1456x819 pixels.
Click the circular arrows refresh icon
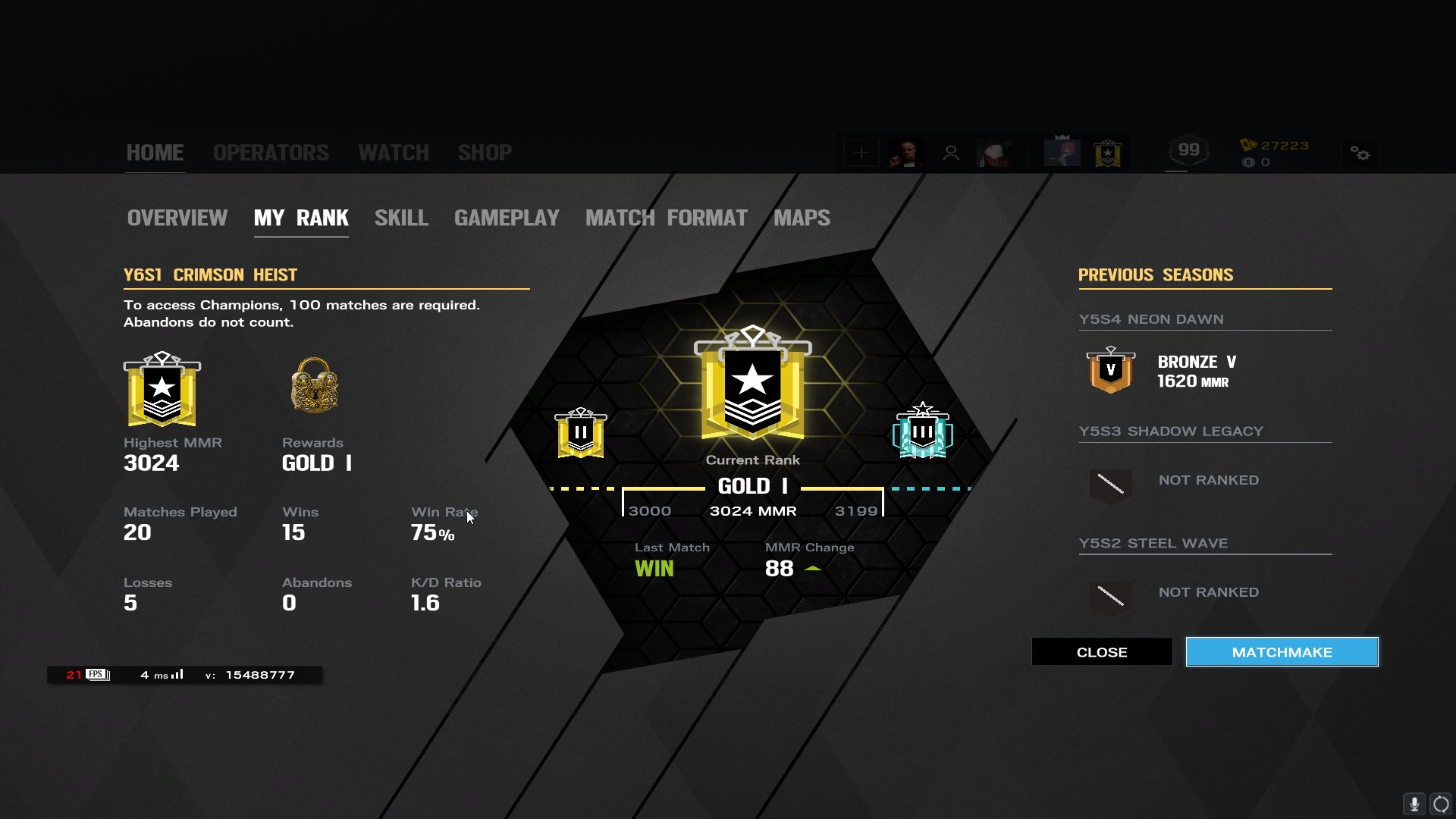1441,804
